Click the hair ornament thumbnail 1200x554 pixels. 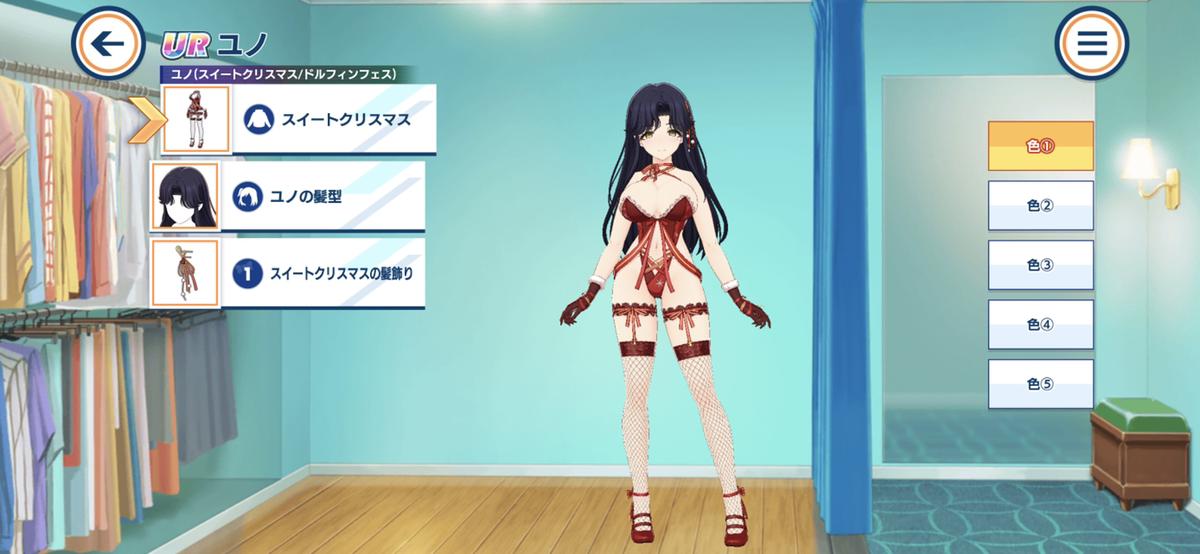coord(185,273)
